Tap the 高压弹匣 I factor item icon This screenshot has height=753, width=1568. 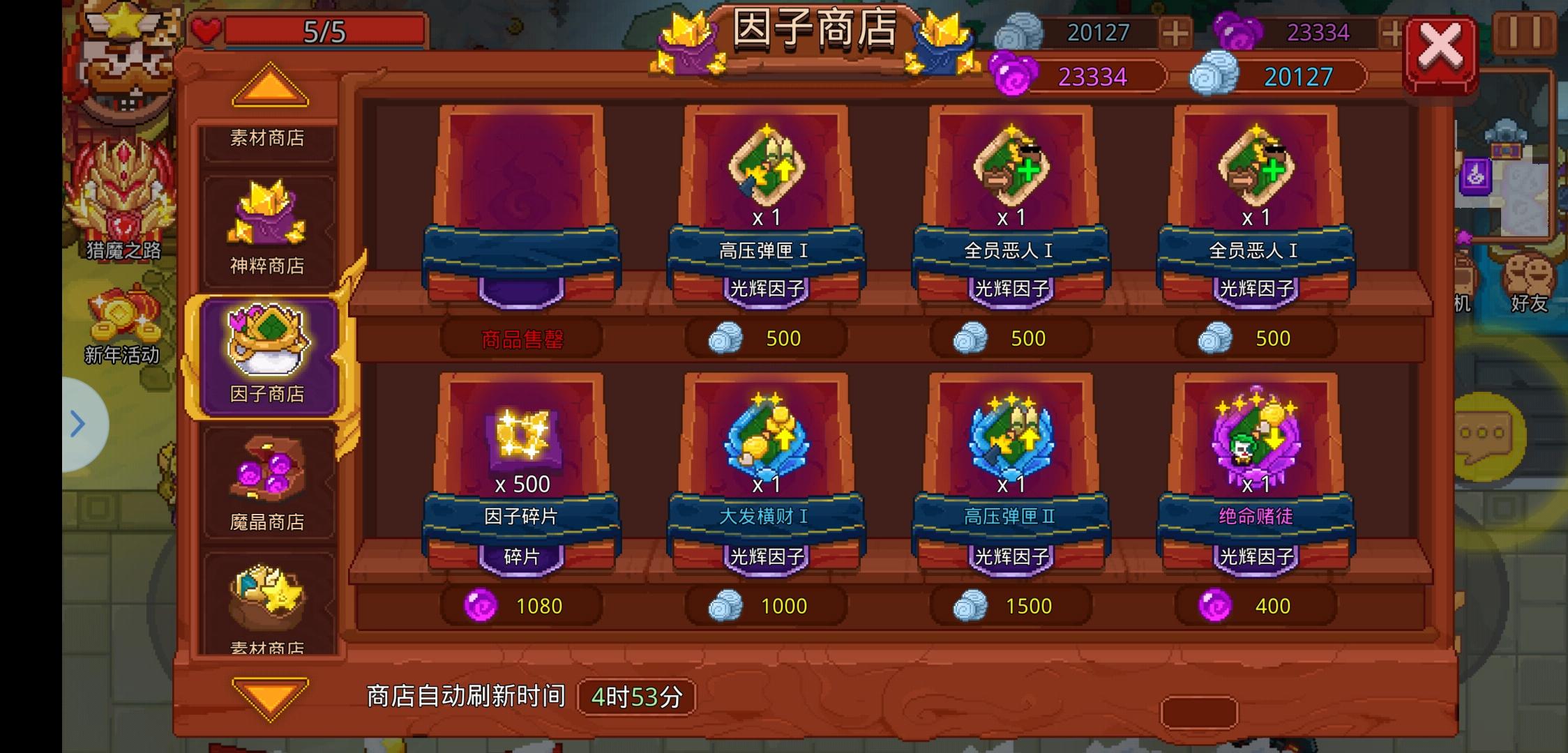click(x=767, y=167)
